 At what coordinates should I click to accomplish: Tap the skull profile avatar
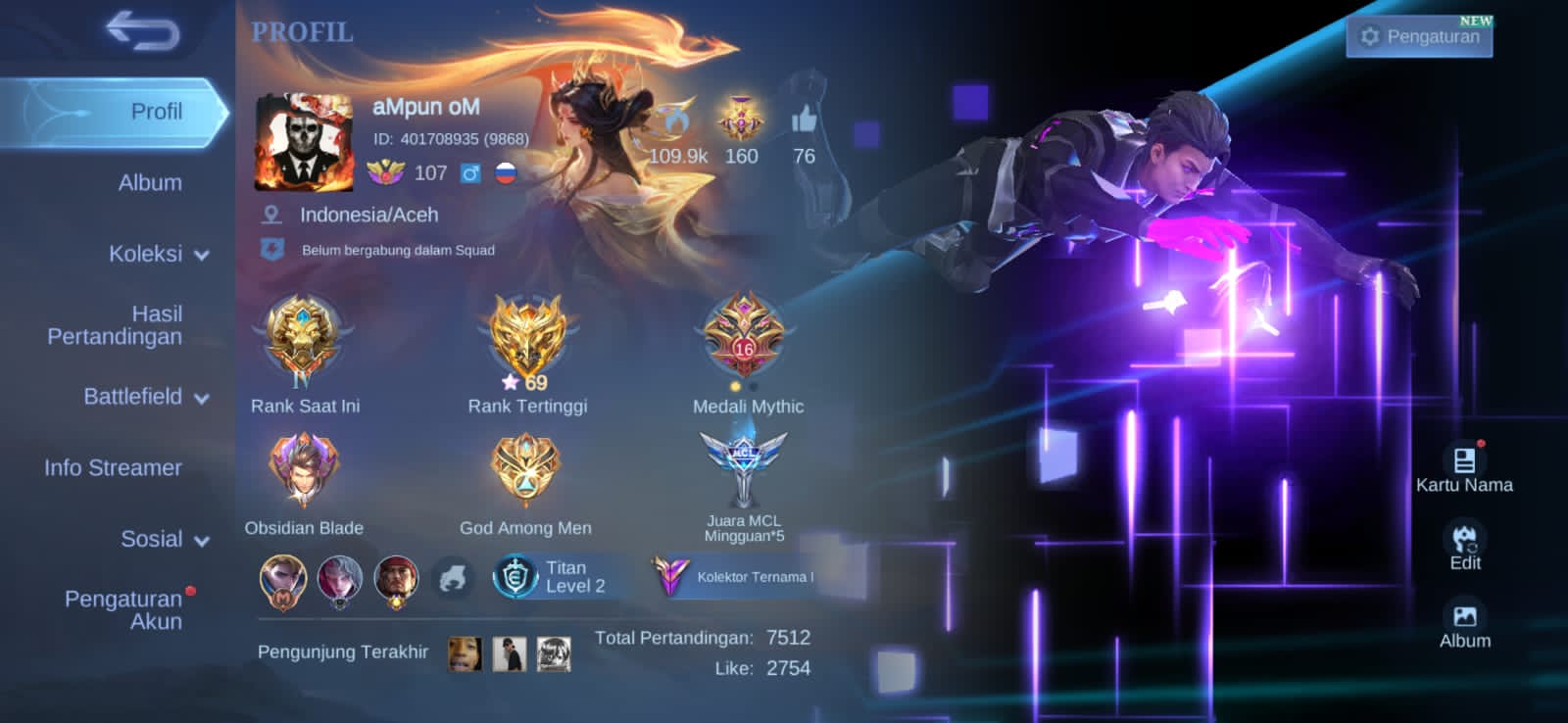(304, 142)
